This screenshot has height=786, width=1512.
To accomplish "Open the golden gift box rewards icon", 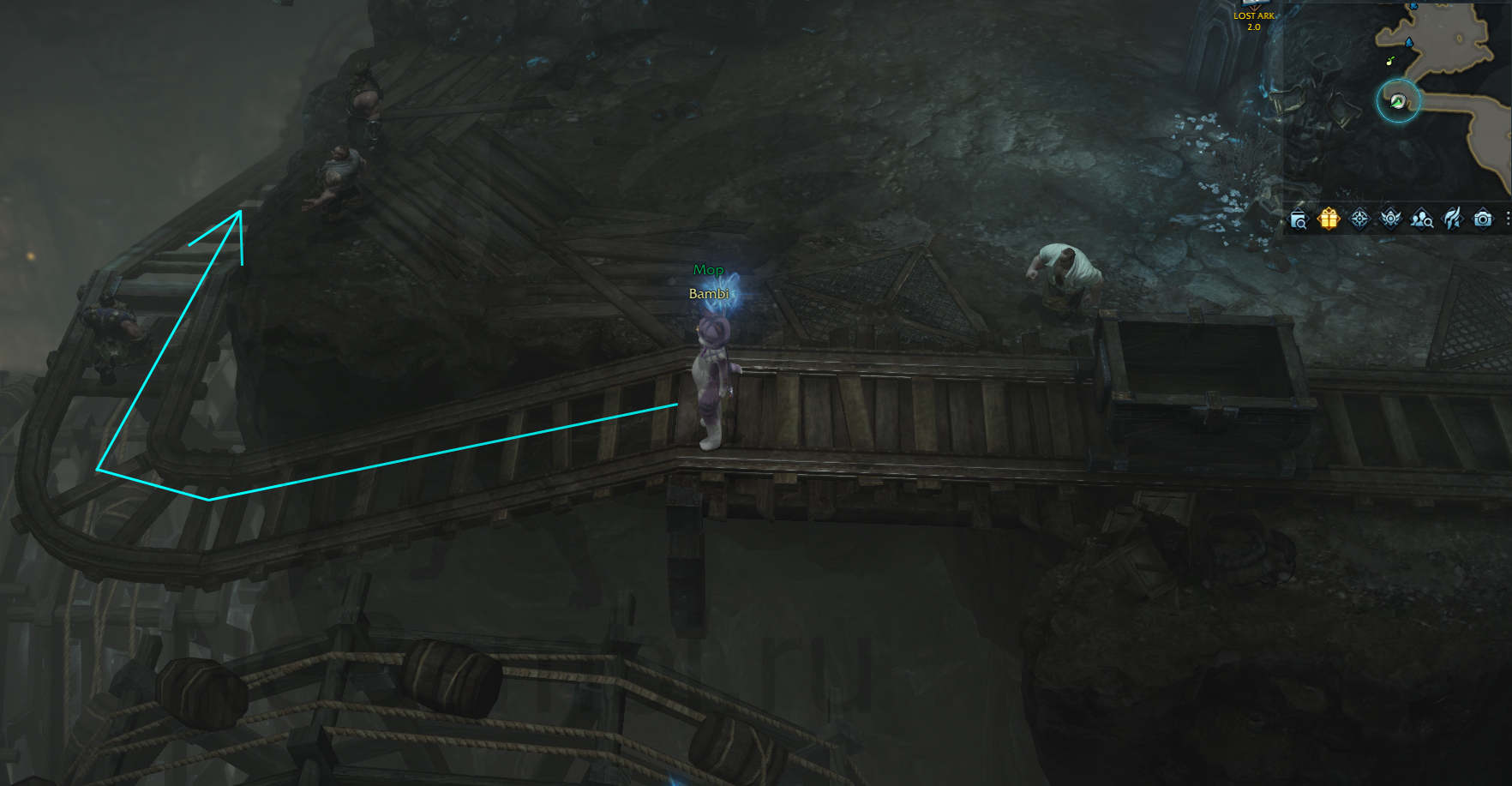I will click(x=1329, y=219).
